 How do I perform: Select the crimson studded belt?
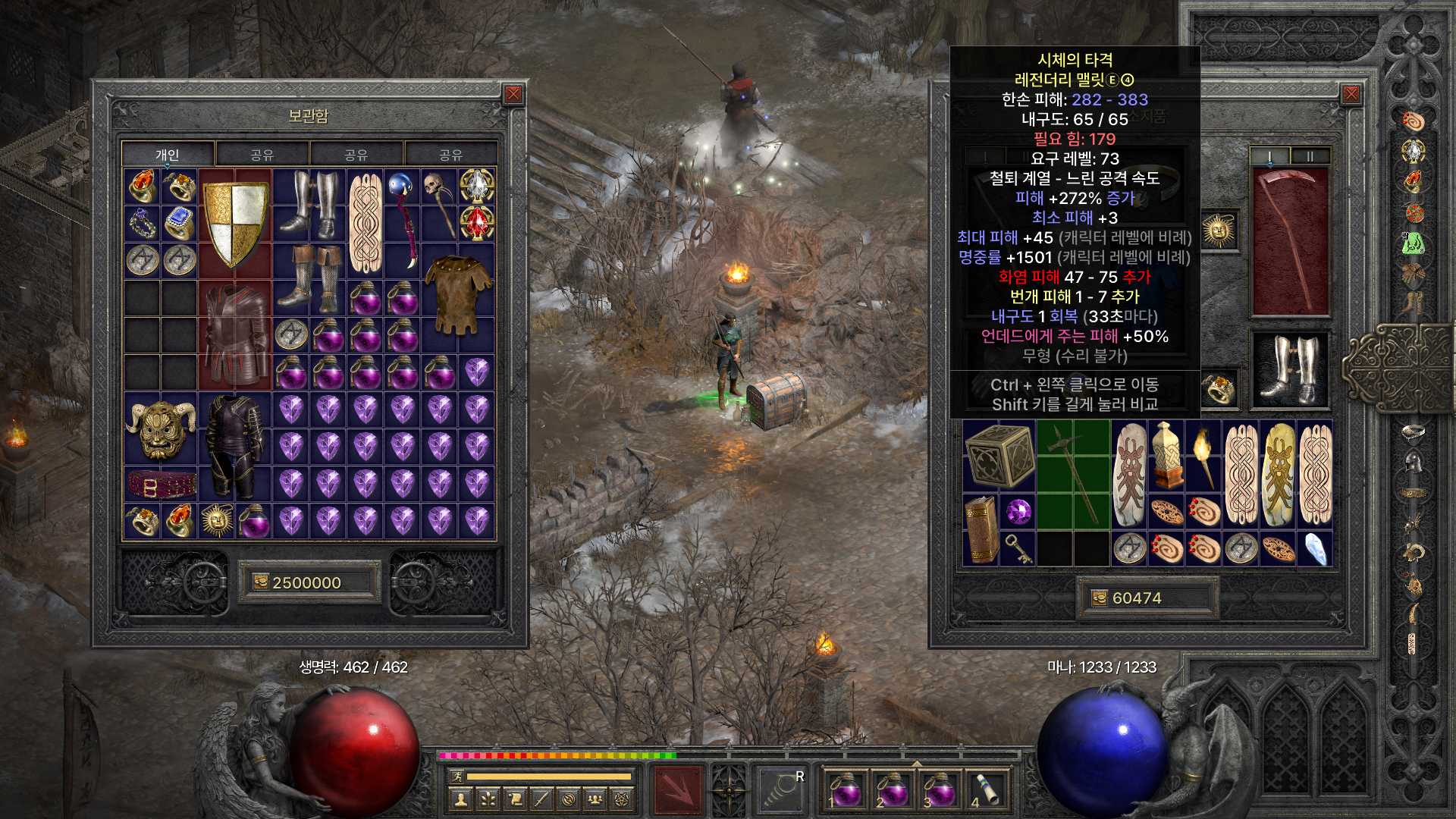(162, 484)
